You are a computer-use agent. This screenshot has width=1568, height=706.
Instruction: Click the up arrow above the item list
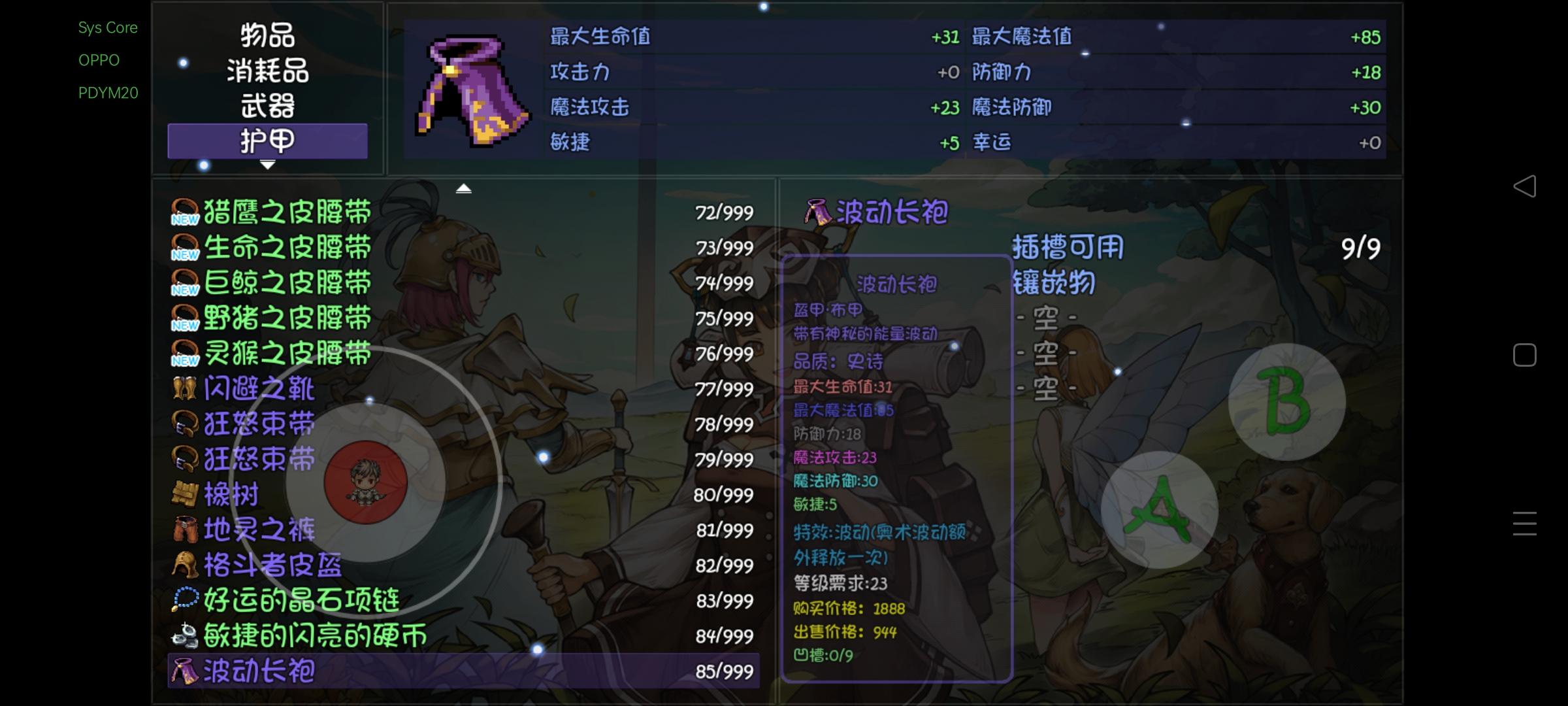coord(465,188)
